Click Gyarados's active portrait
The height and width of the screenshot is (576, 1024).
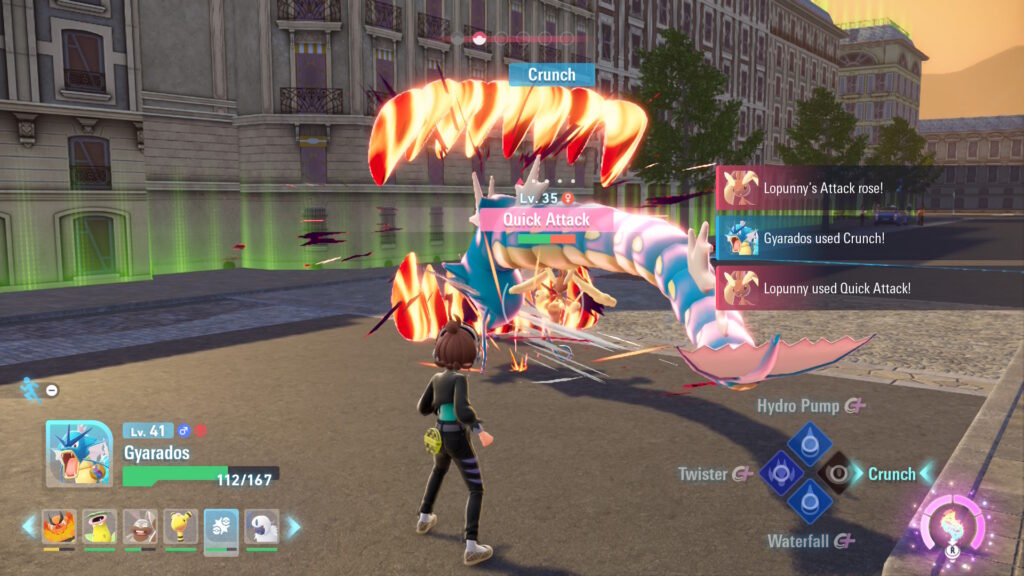pos(79,454)
